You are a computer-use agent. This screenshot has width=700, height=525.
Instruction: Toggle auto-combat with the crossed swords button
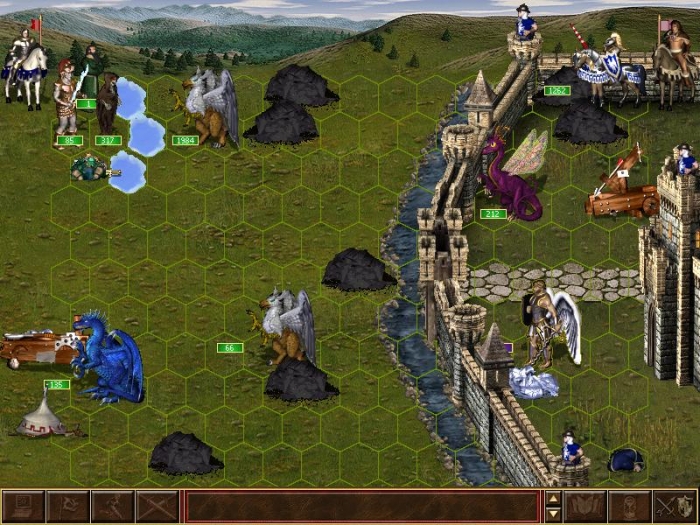157,506
